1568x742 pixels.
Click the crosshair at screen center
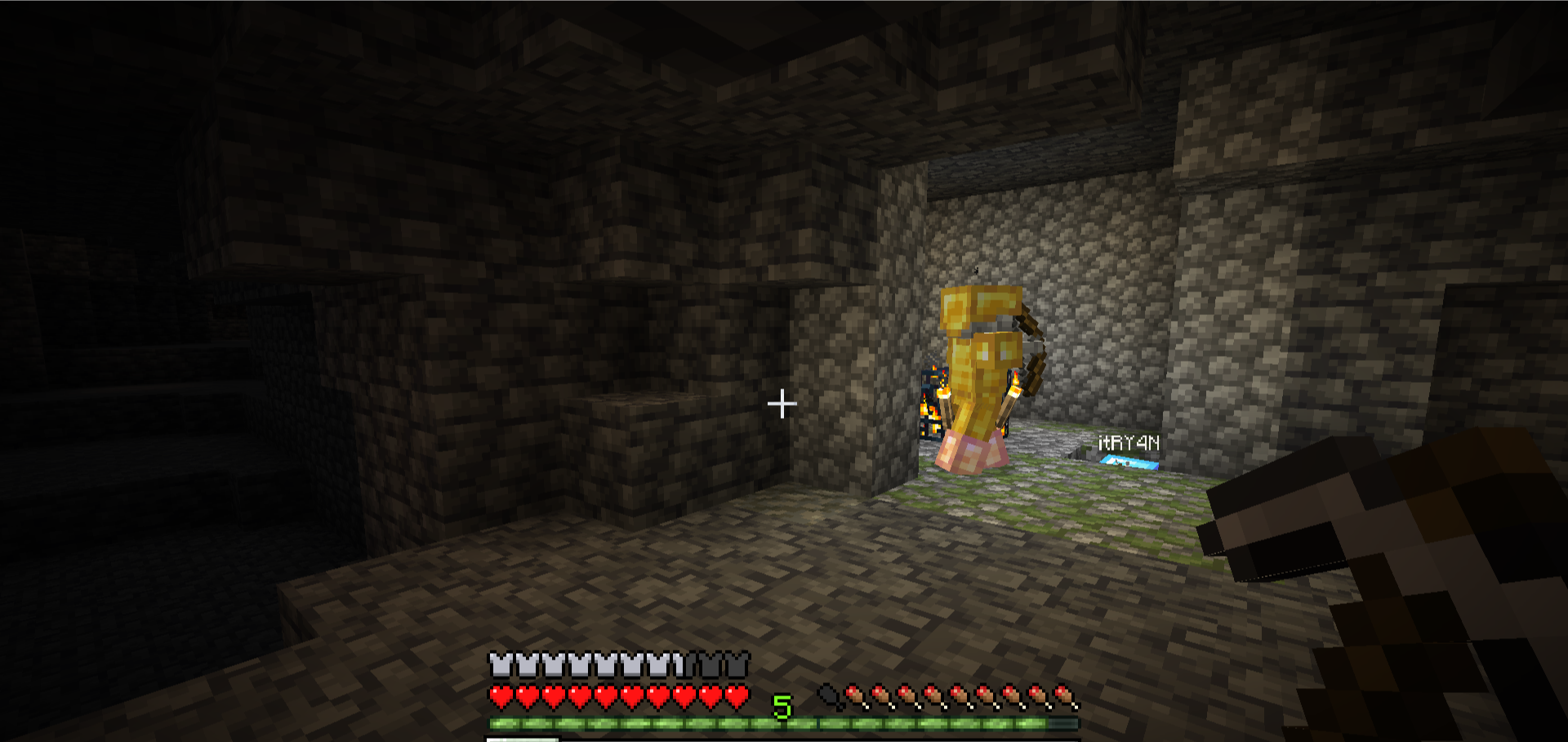(783, 402)
